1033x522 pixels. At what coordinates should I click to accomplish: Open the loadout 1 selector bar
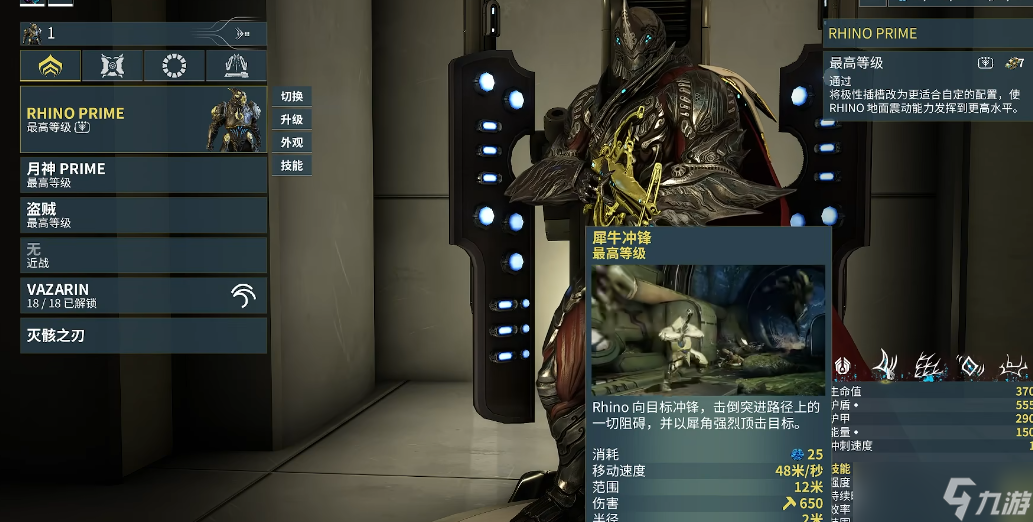coord(143,34)
